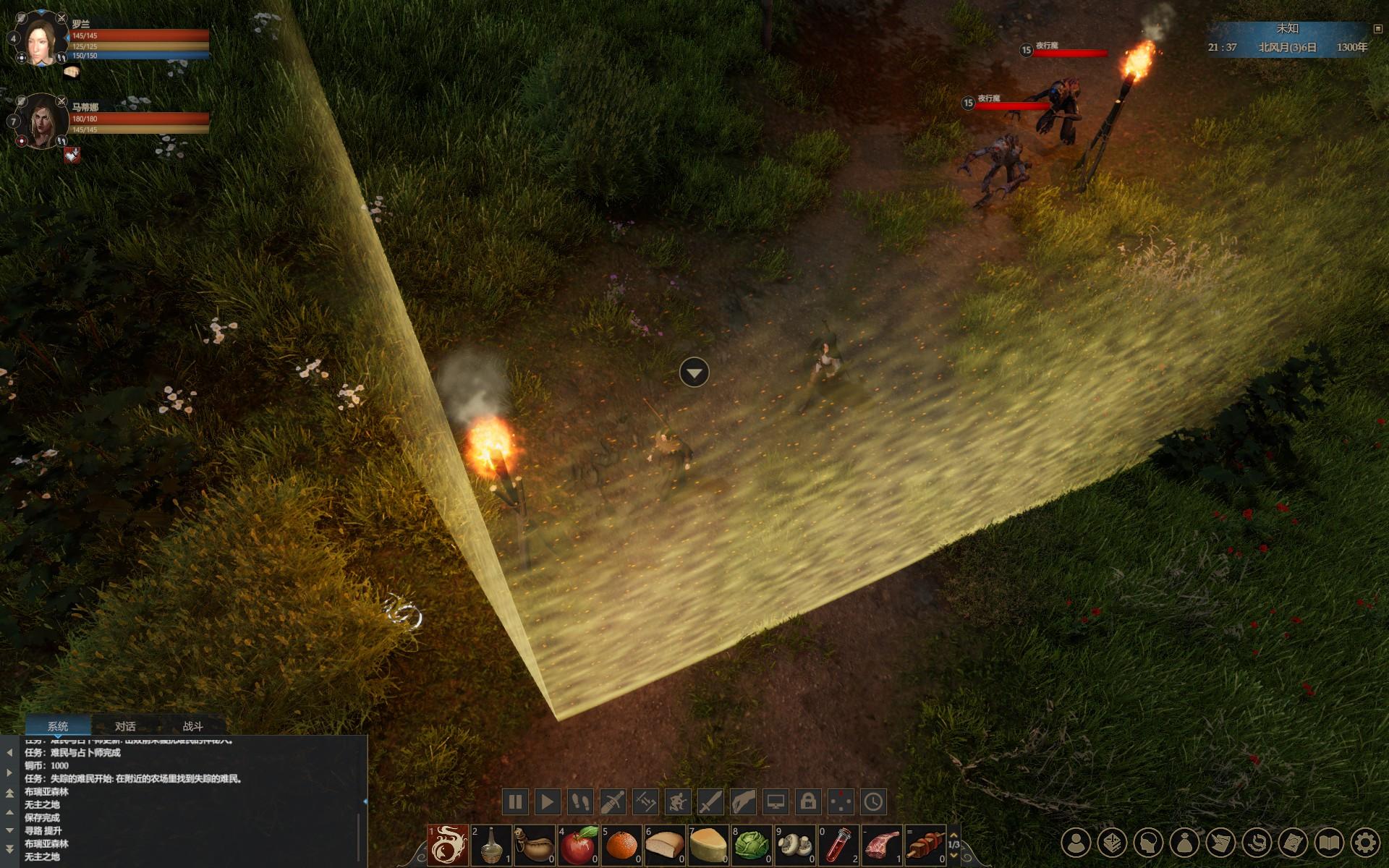Use the red potion vial slot
The width and height of the screenshot is (1389, 868).
click(838, 845)
